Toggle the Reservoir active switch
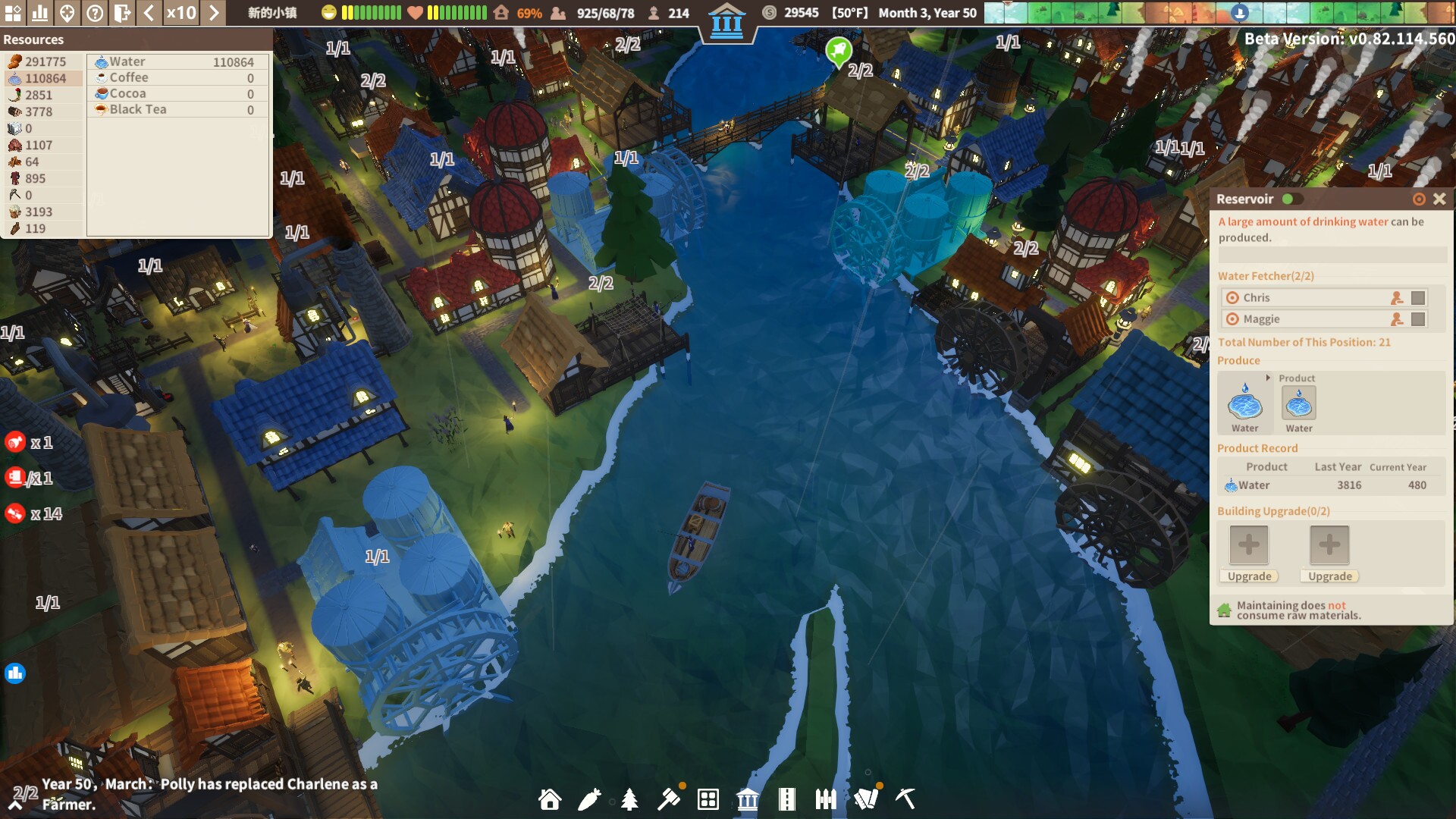1456x819 pixels. tap(1291, 199)
